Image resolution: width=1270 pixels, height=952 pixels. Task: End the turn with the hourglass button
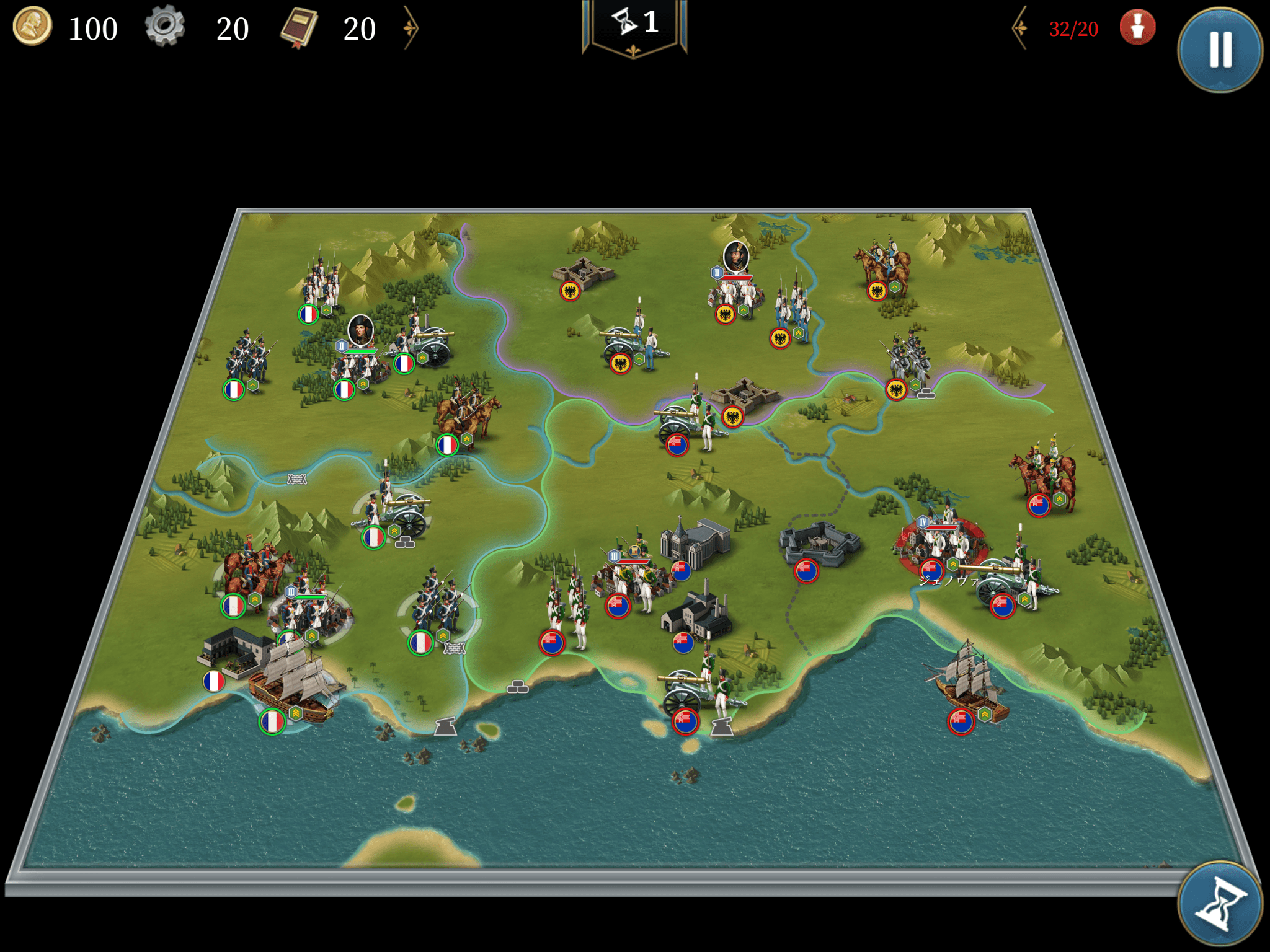coord(1220,905)
